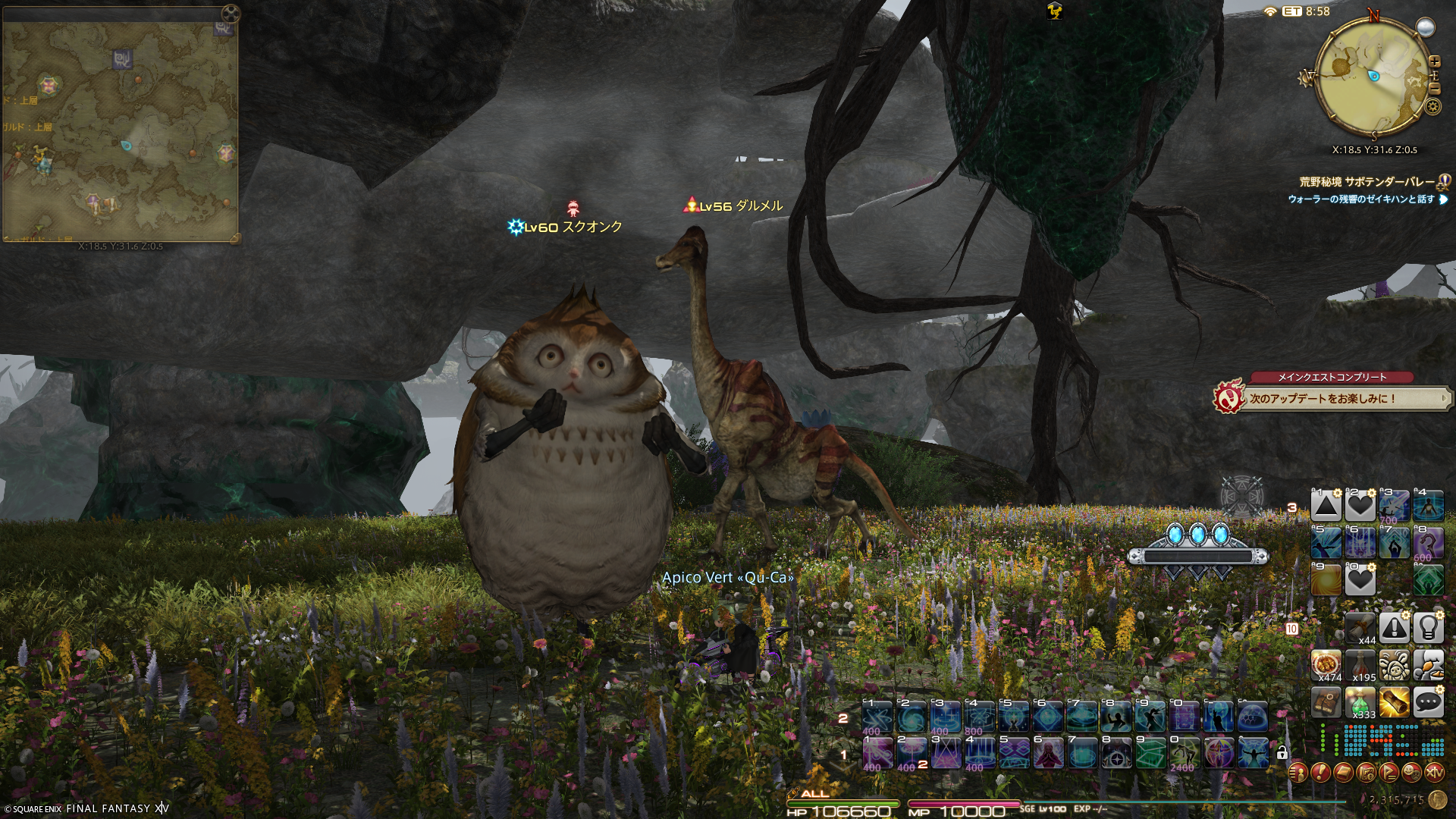
Task: Open the speech bubble chat macro
Action: point(1428,703)
